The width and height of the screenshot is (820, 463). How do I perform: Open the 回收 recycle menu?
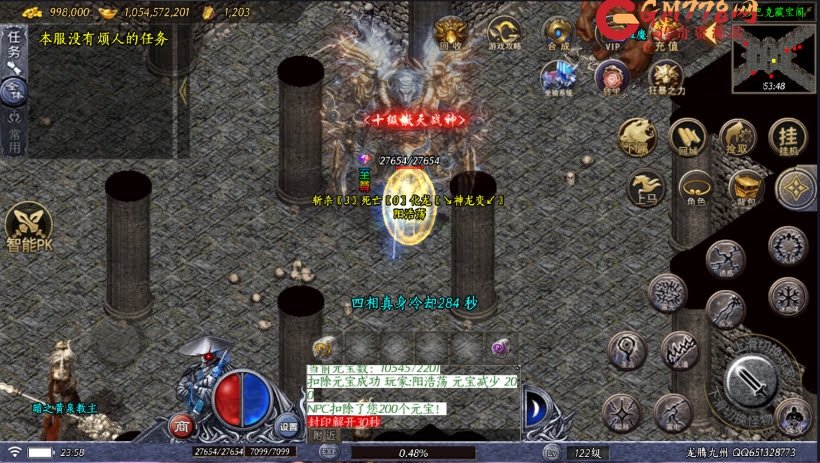click(x=450, y=33)
